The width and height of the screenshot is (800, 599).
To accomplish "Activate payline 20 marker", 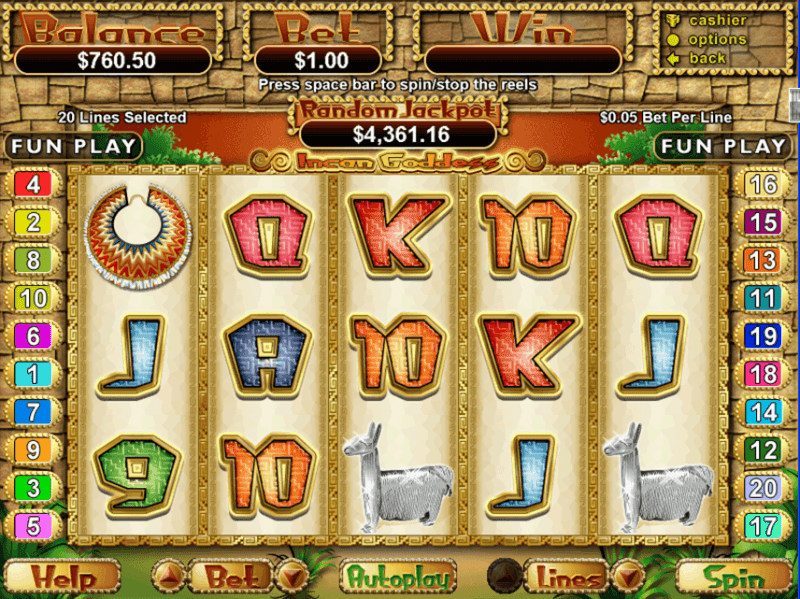I will [763, 487].
